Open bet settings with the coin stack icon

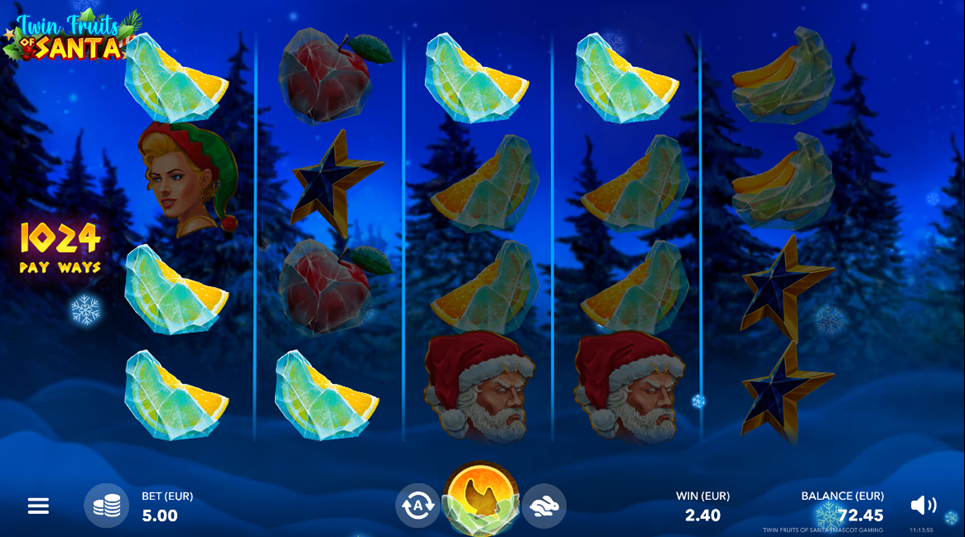[x=106, y=506]
